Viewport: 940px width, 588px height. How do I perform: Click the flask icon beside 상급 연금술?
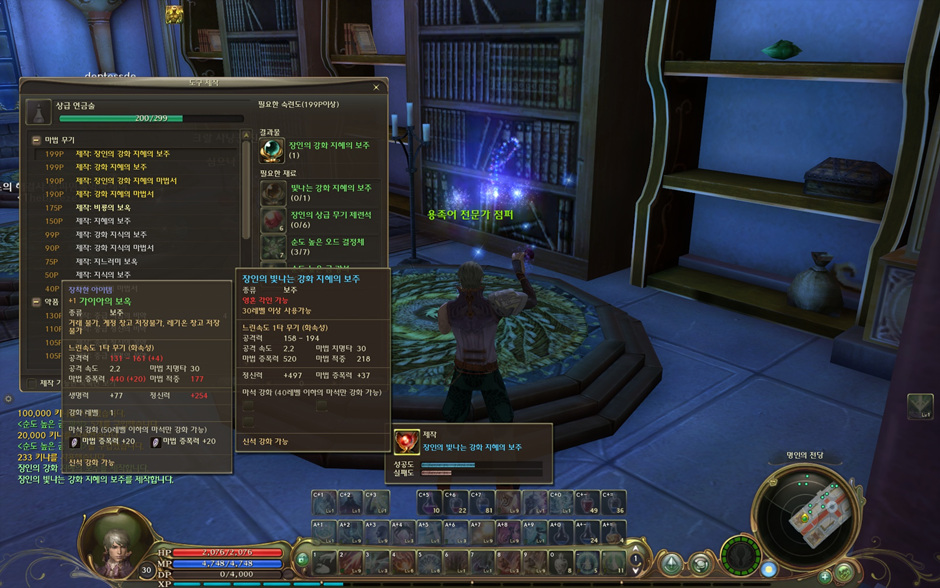tap(37, 112)
